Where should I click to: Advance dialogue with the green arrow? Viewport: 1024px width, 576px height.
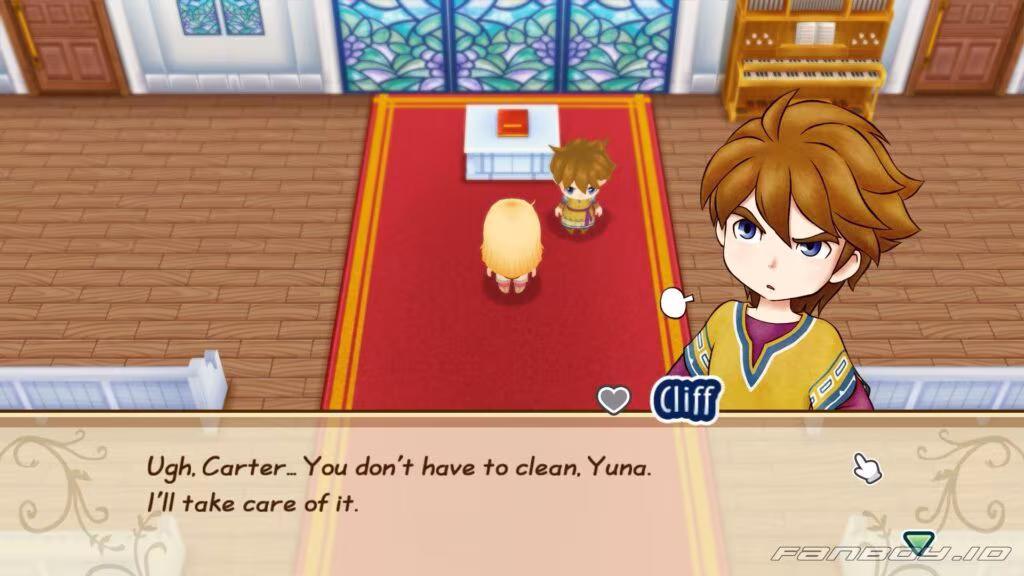917,543
